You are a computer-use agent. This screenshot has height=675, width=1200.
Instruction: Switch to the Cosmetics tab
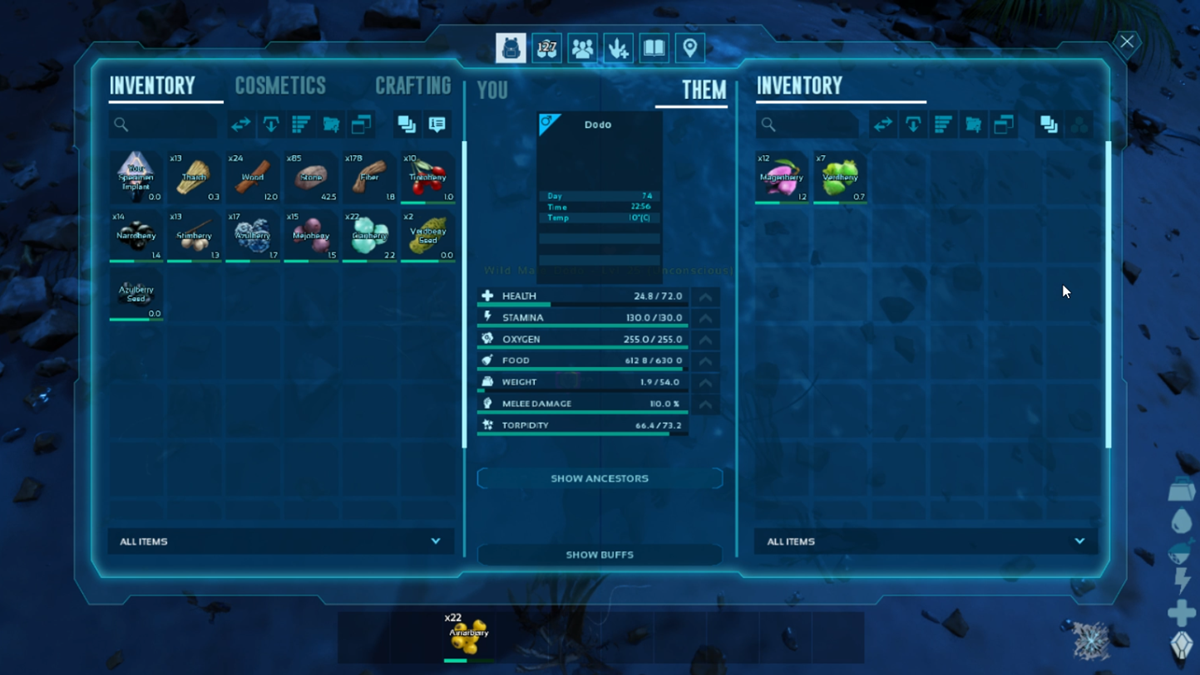point(280,86)
